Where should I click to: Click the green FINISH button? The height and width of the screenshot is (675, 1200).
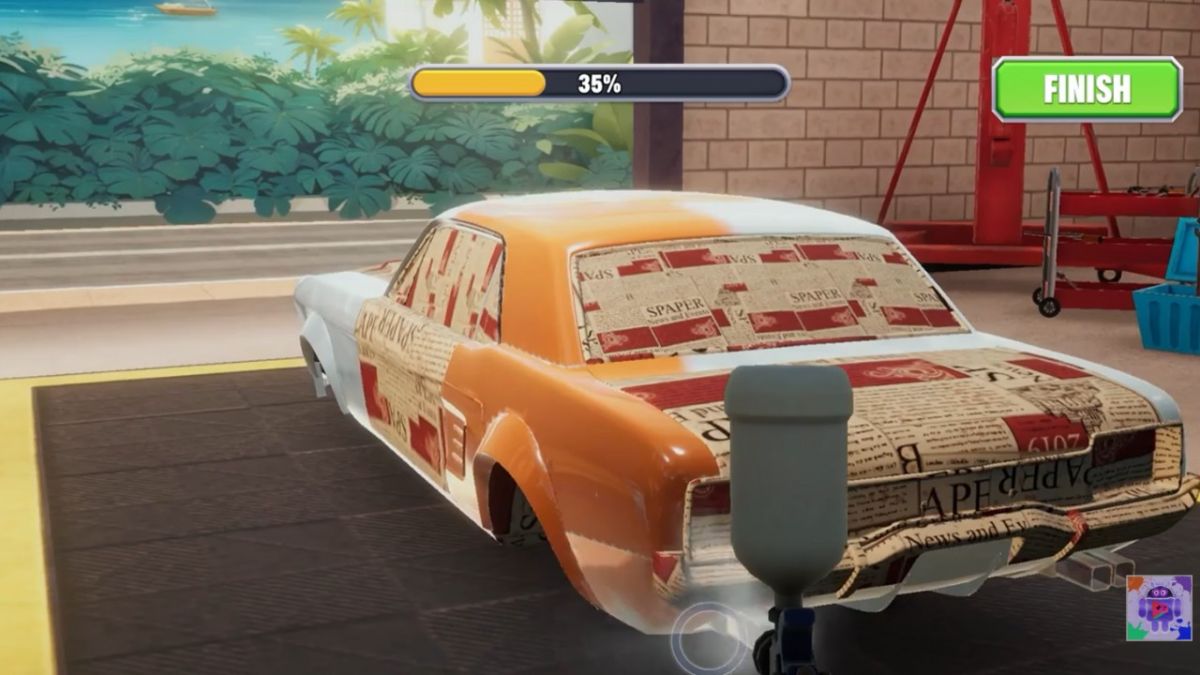[1087, 89]
